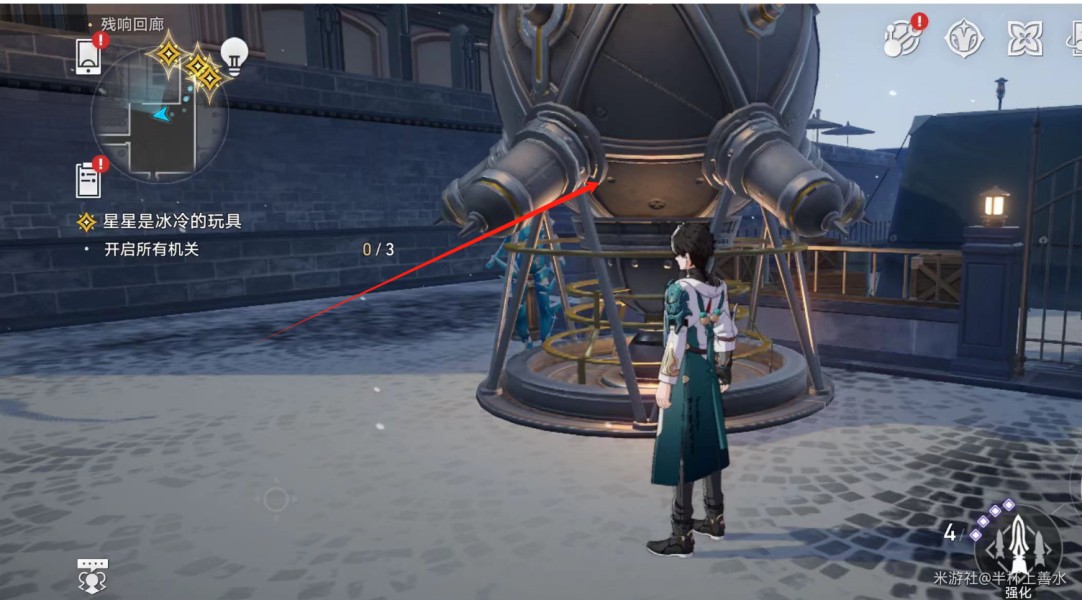Open the four-petal flower icon
The image size is (1082, 600).
[1024, 38]
